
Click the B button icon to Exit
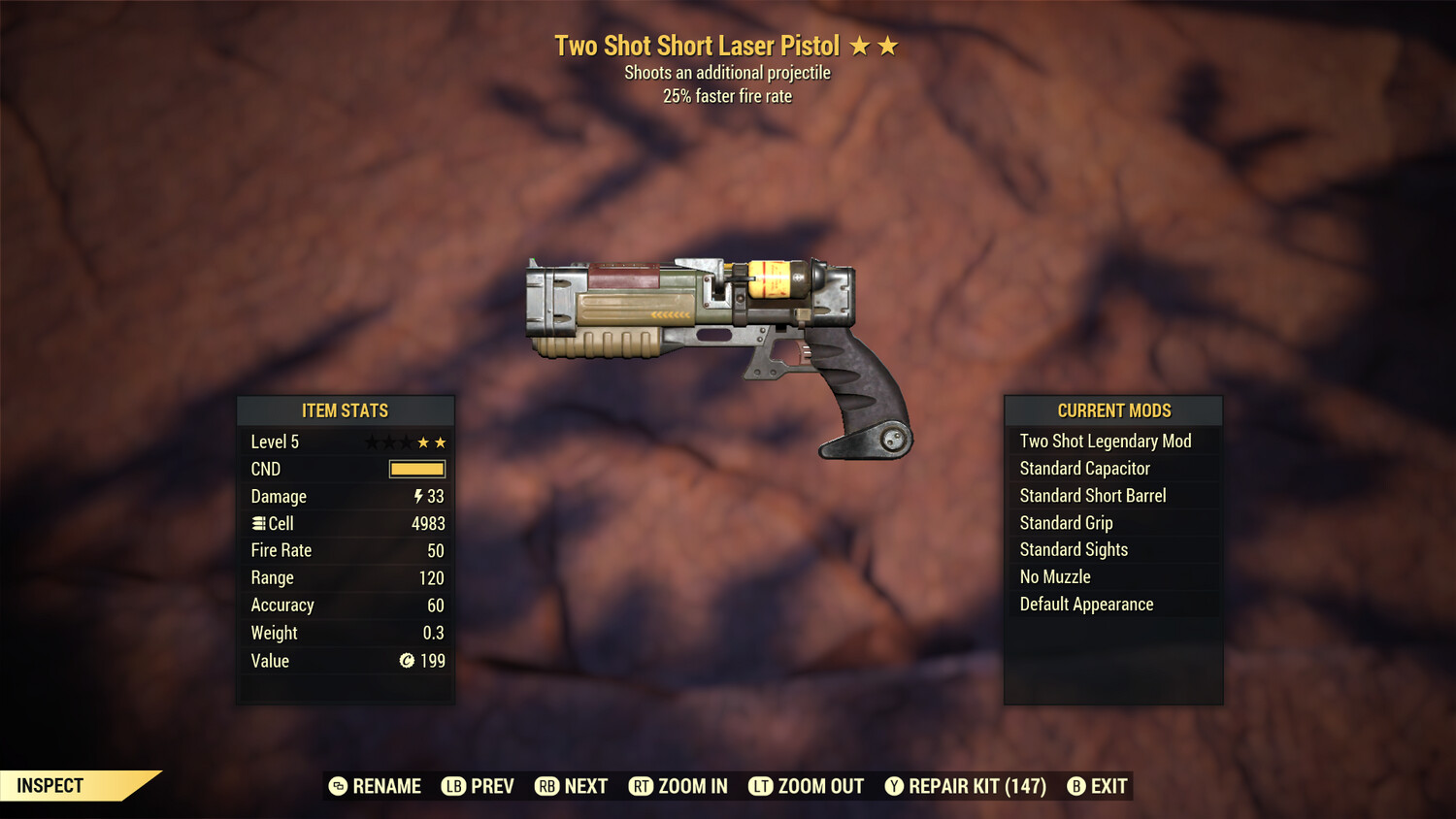click(1075, 786)
